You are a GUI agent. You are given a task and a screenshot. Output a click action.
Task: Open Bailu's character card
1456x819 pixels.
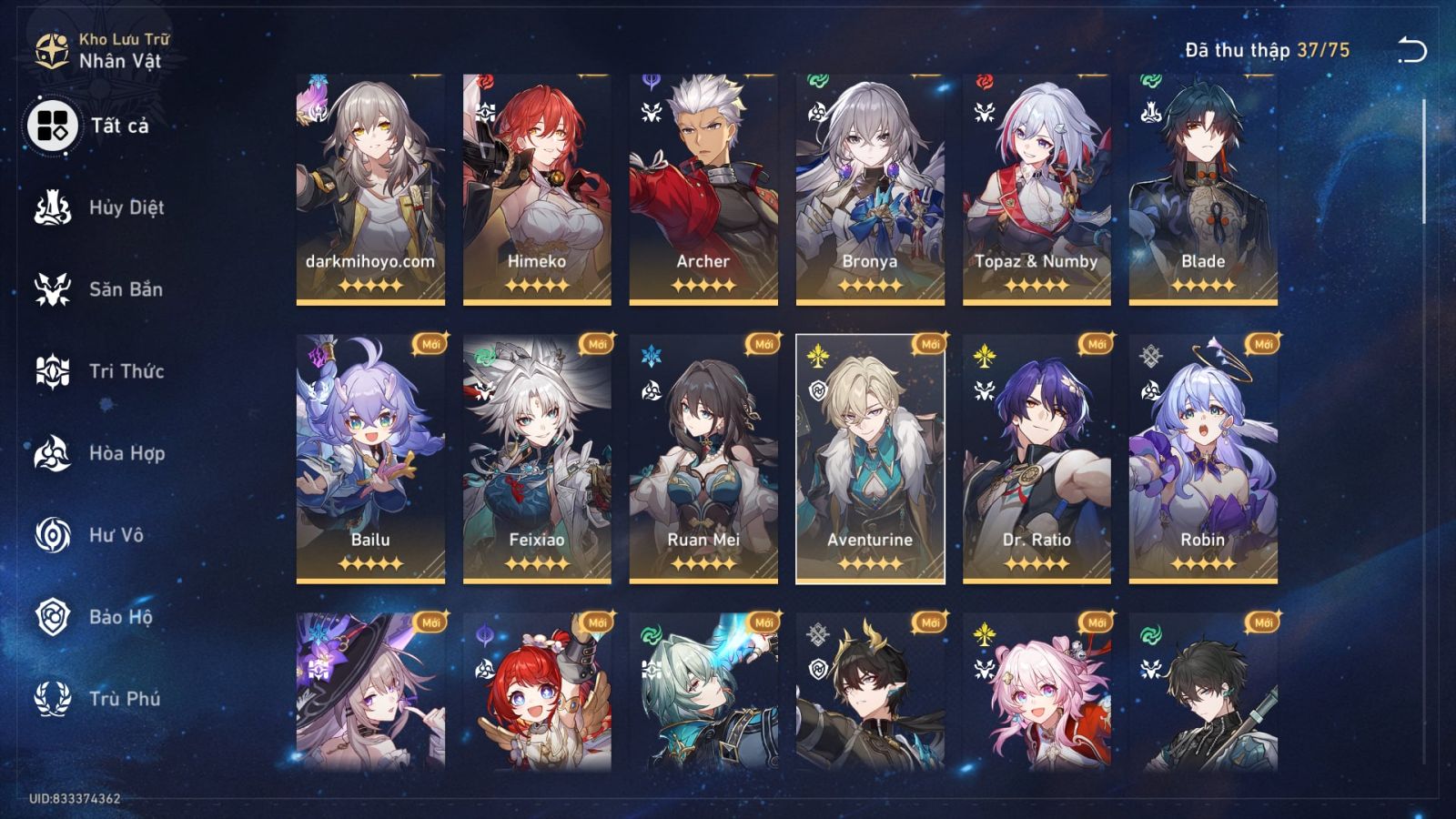pyautogui.click(x=369, y=455)
